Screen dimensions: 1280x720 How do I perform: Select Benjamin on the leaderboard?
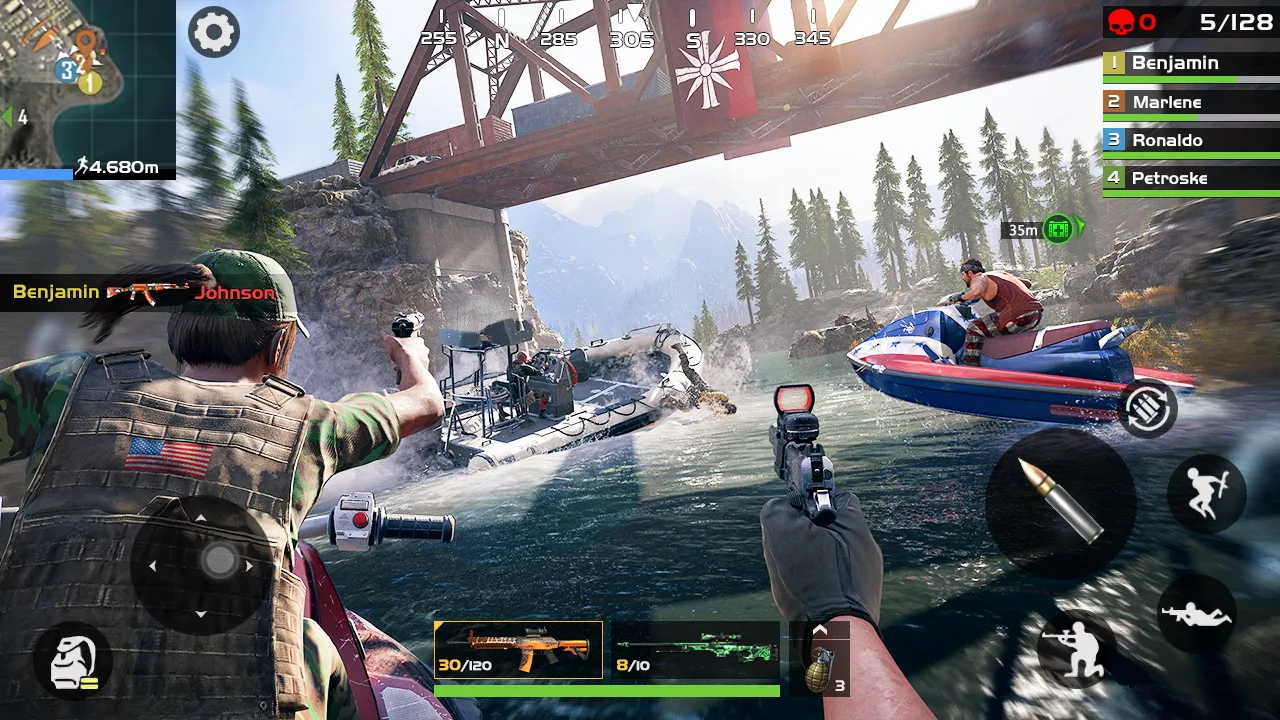[1189, 62]
